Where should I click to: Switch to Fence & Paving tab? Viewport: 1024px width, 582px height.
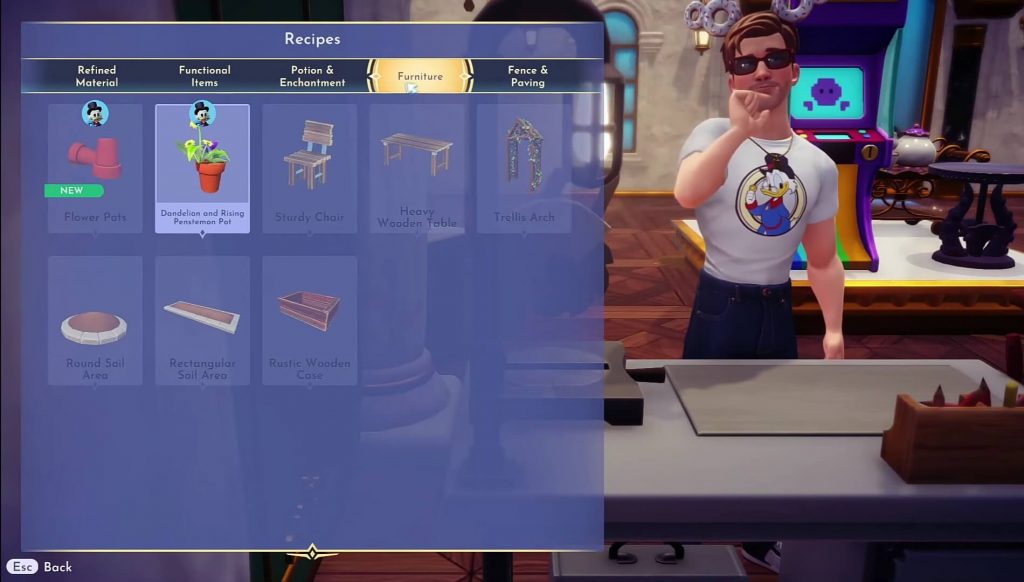tap(528, 76)
